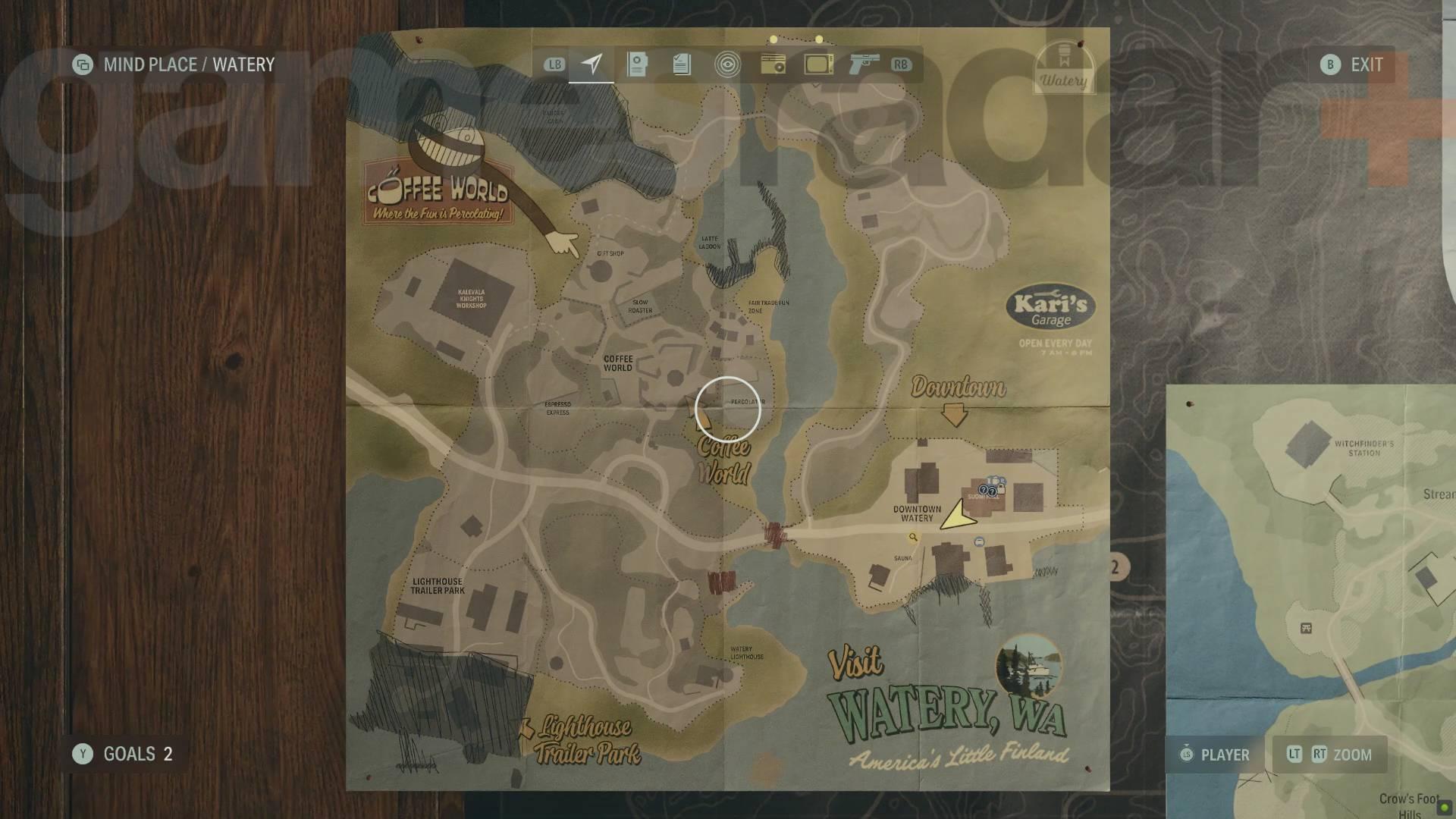Click the Watery map badge
Viewport: 1456px width, 819px height.
(1063, 68)
